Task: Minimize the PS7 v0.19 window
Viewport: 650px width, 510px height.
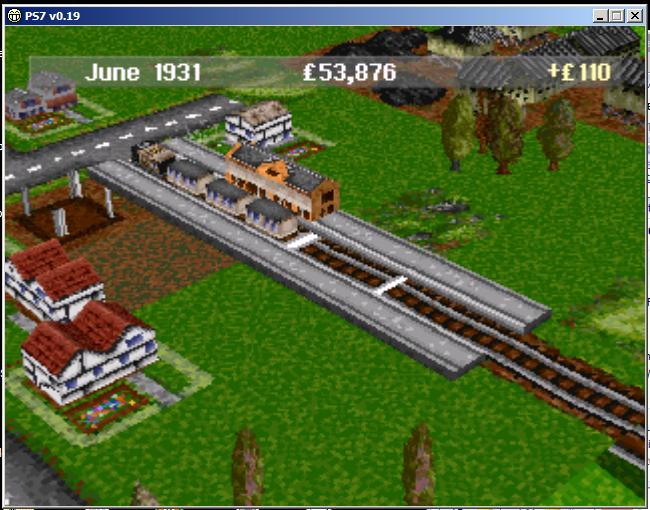Action: coord(600,16)
